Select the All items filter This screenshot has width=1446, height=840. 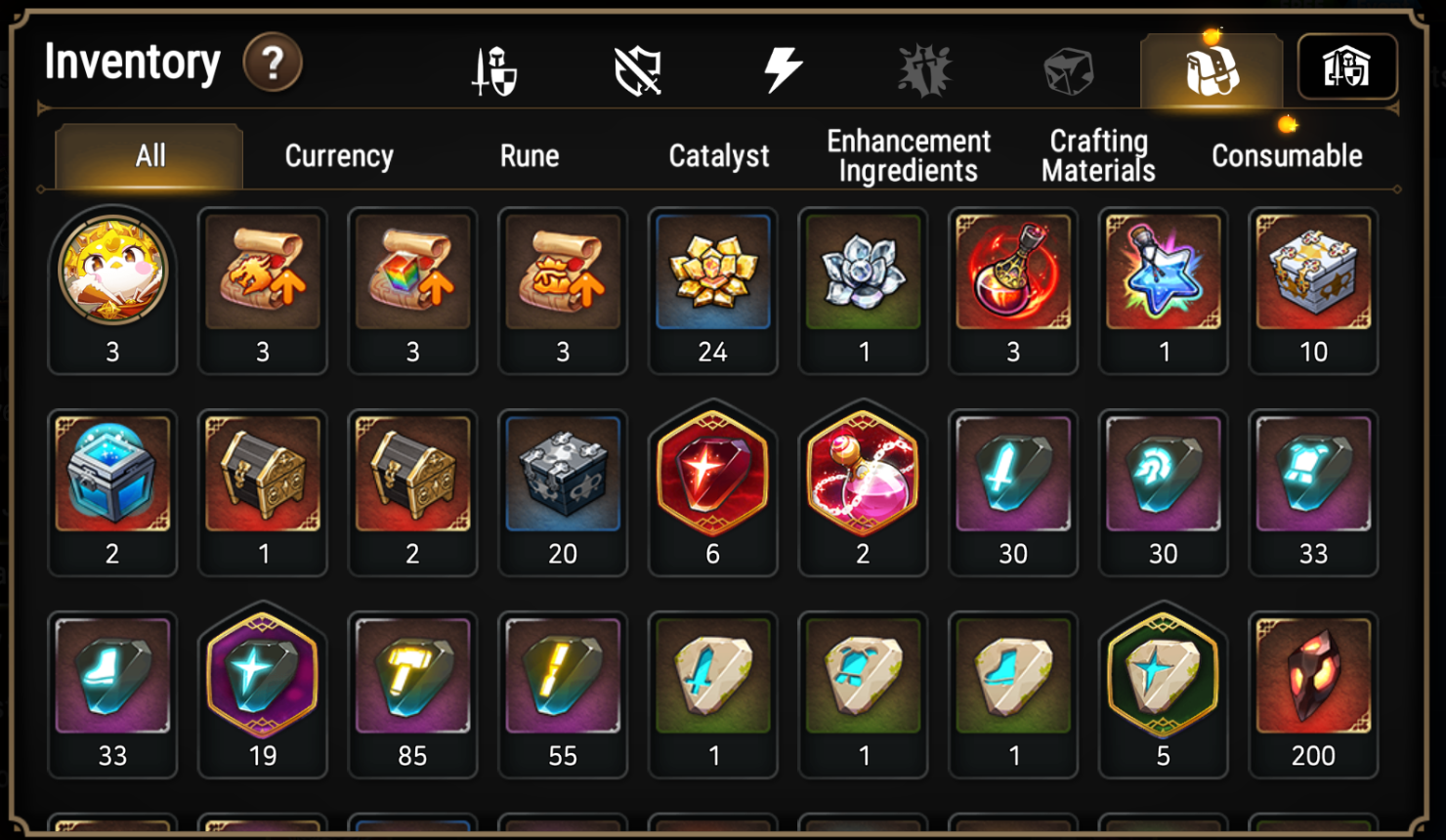point(147,155)
